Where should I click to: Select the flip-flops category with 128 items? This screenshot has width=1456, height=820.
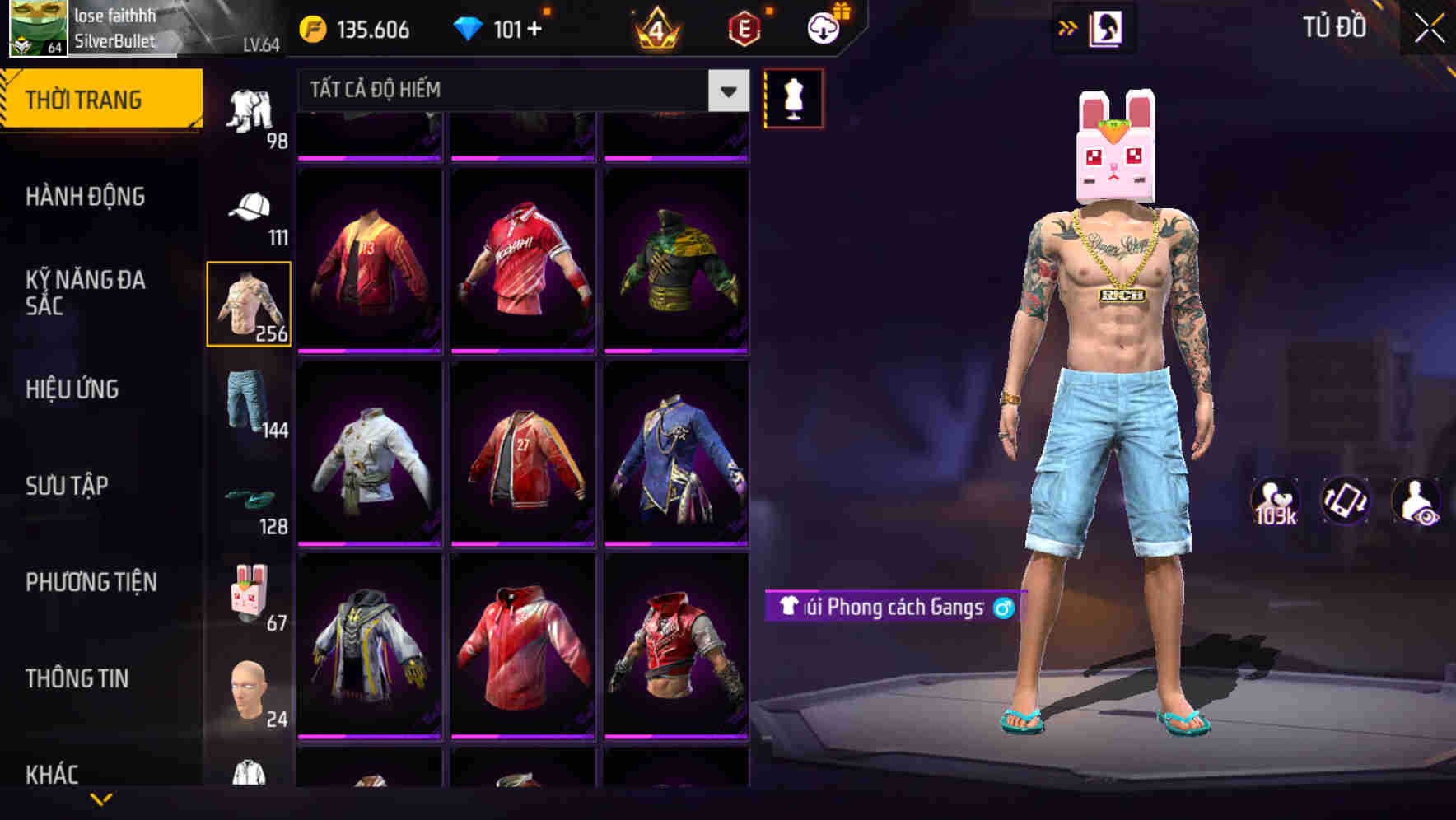coord(250,502)
